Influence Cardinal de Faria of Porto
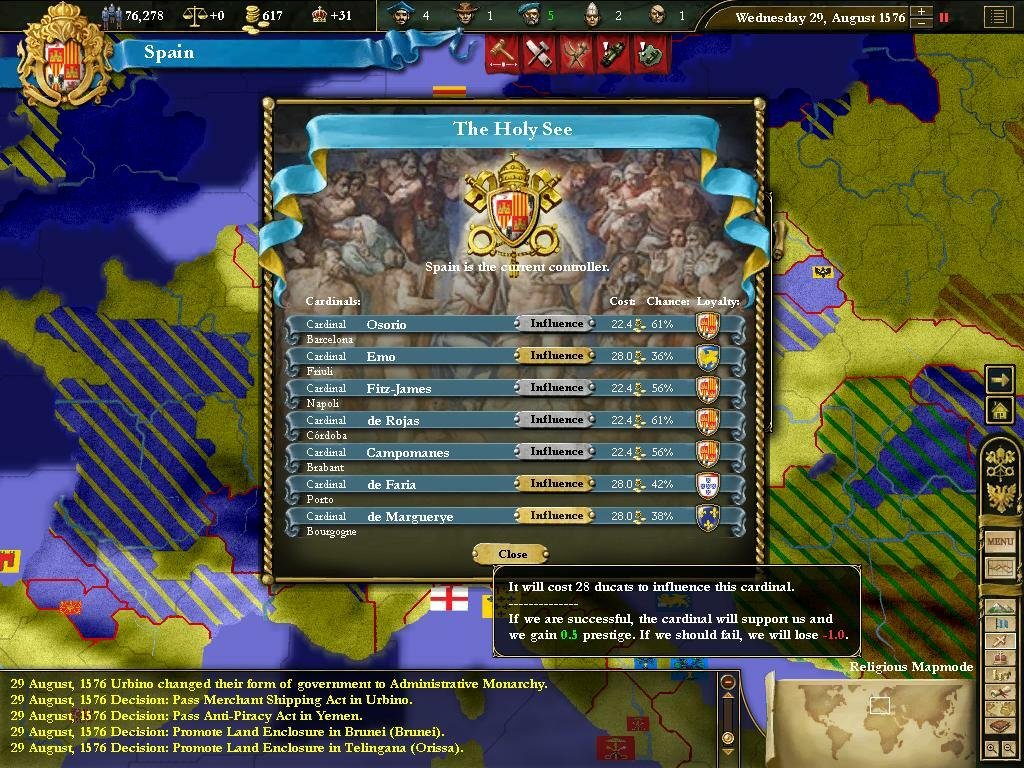The height and width of the screenshot is (768, 1024). [x=556, y=484]
